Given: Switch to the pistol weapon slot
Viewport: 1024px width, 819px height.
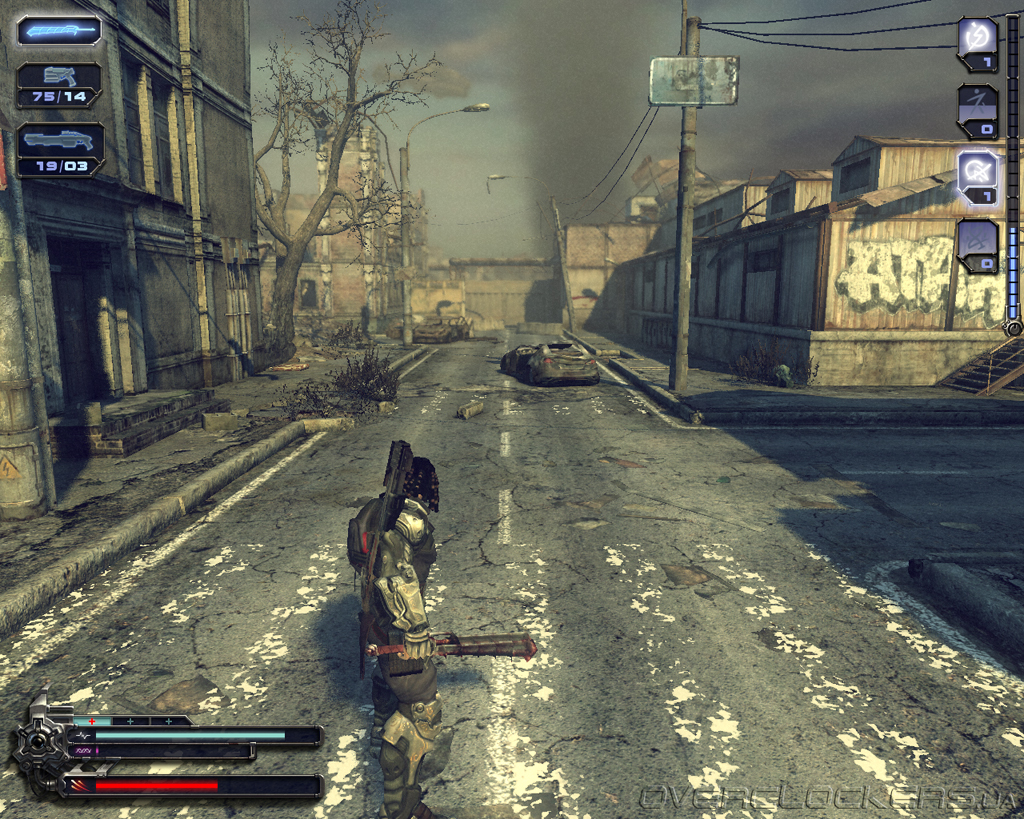Looking at the screenshot, I should 59,83.
